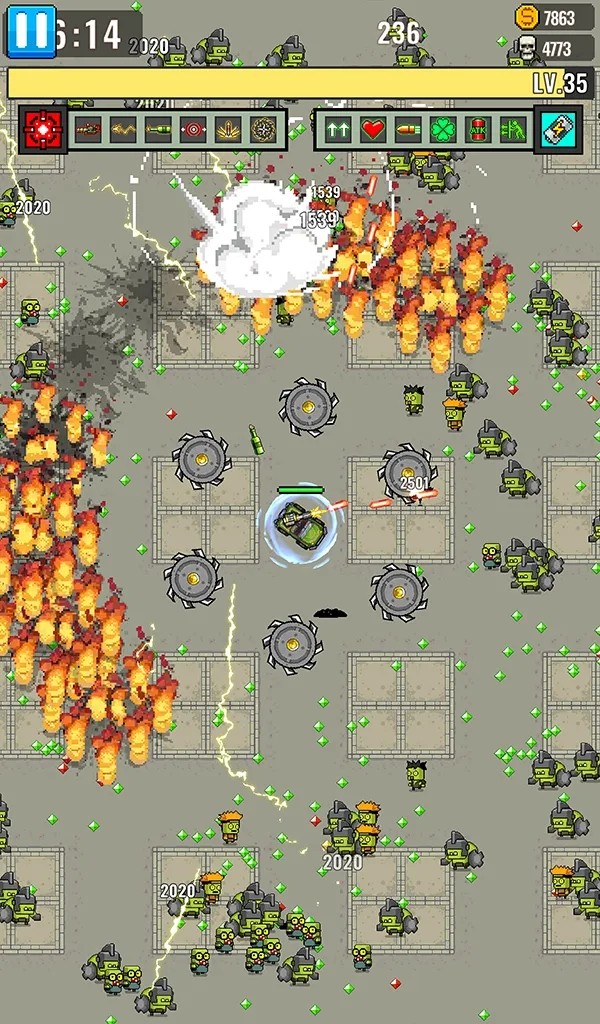Choose the bullet passive upgrade icon

tap(408, 129)
